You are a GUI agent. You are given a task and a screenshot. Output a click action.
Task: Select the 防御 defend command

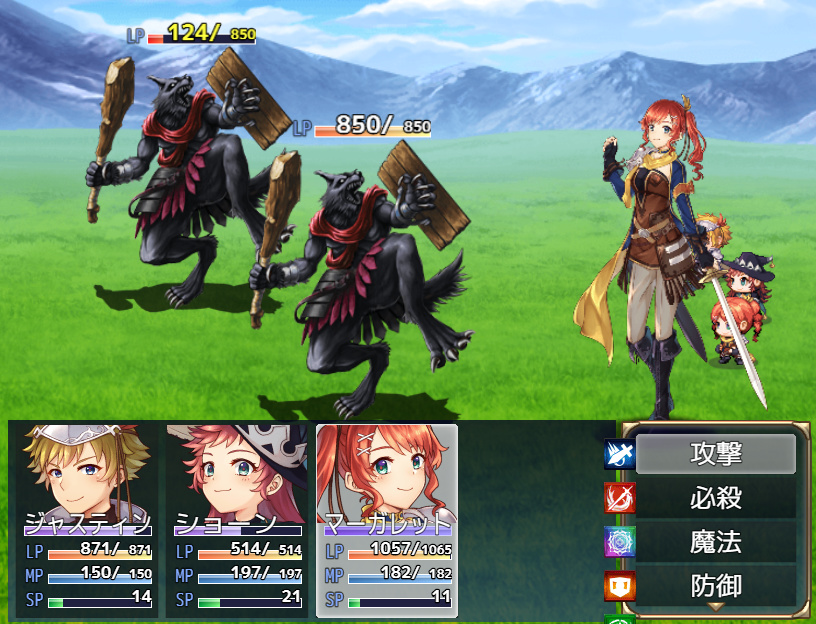point(715,585)
